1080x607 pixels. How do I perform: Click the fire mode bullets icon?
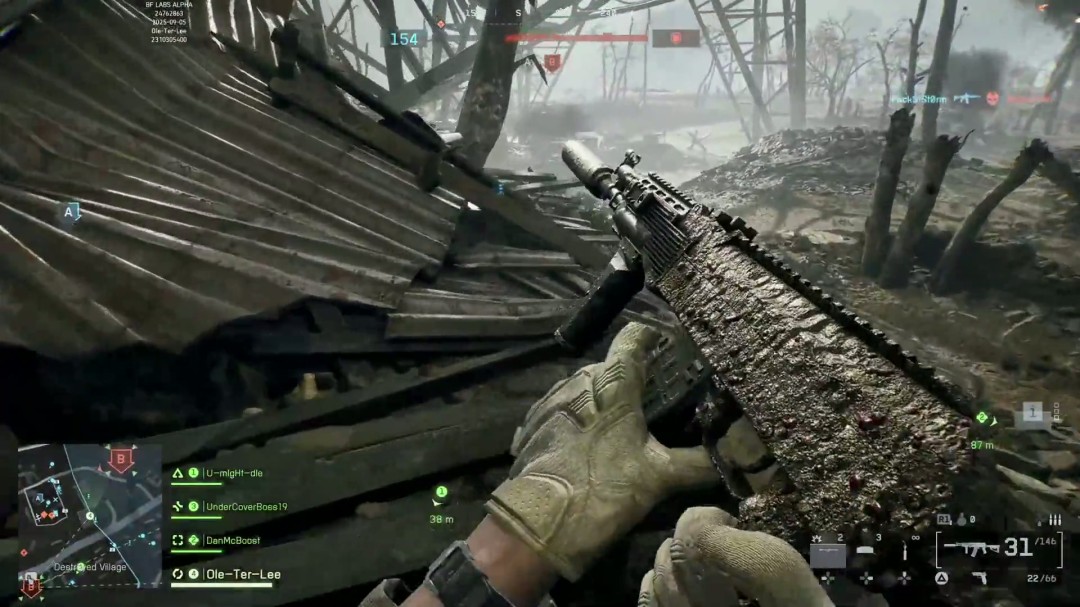pos(1053,520)
